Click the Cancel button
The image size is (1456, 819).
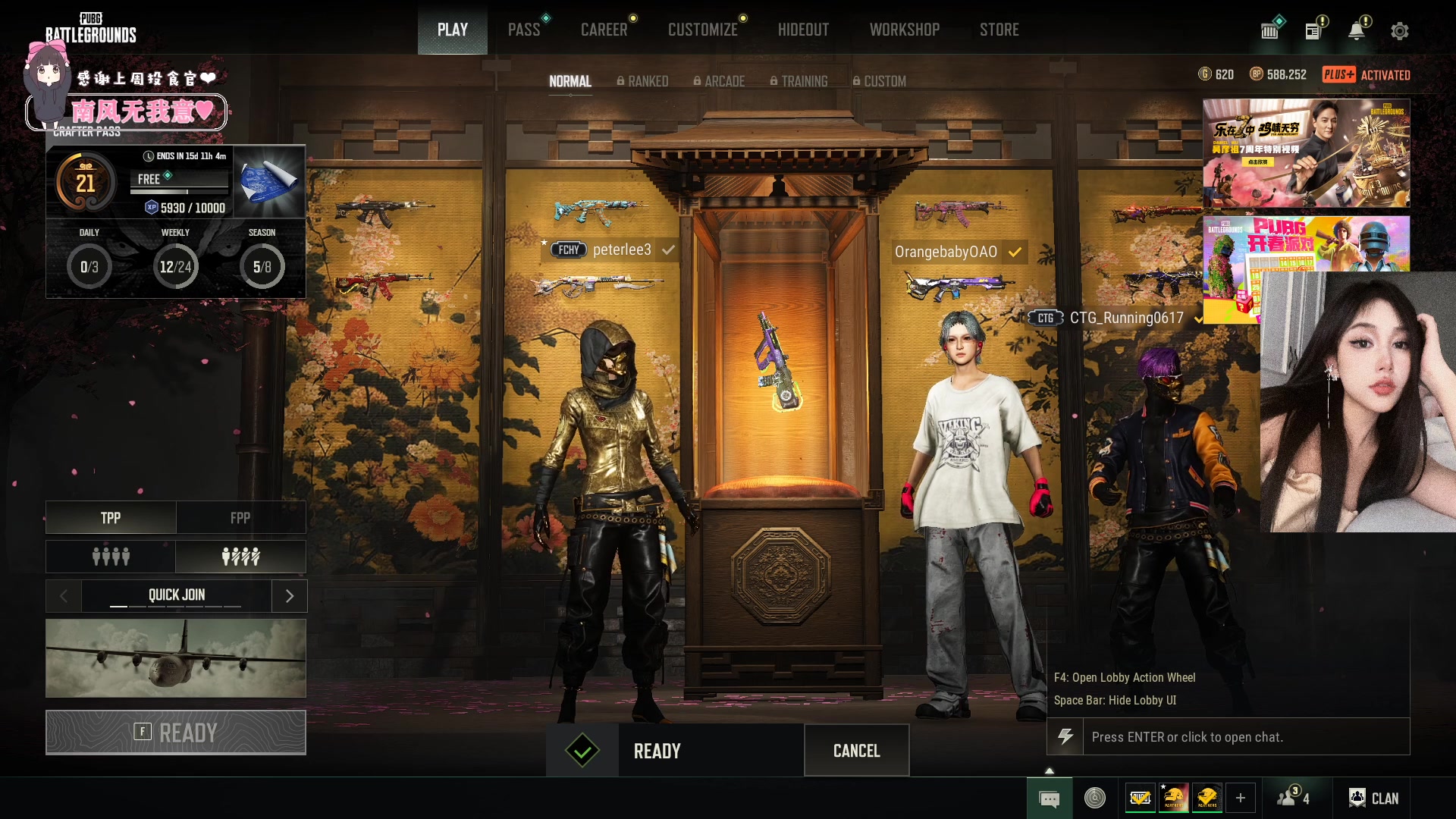856,751
